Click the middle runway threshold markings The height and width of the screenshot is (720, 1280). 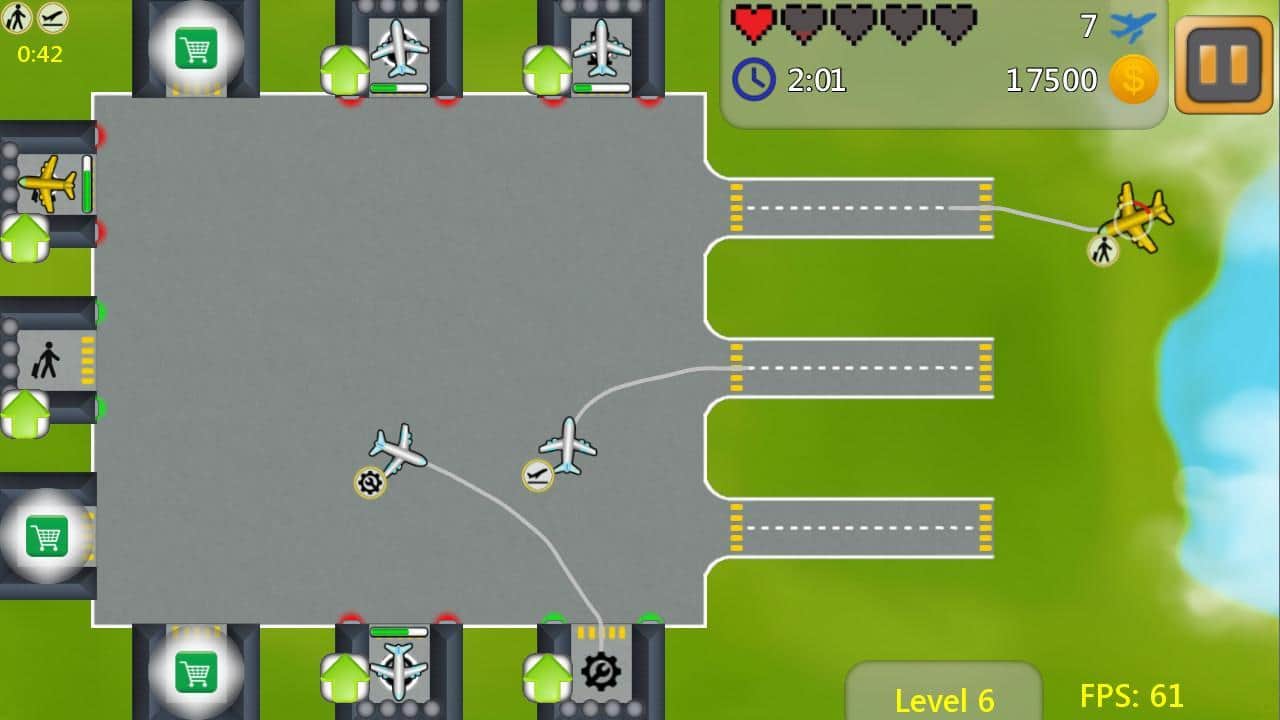737,368
